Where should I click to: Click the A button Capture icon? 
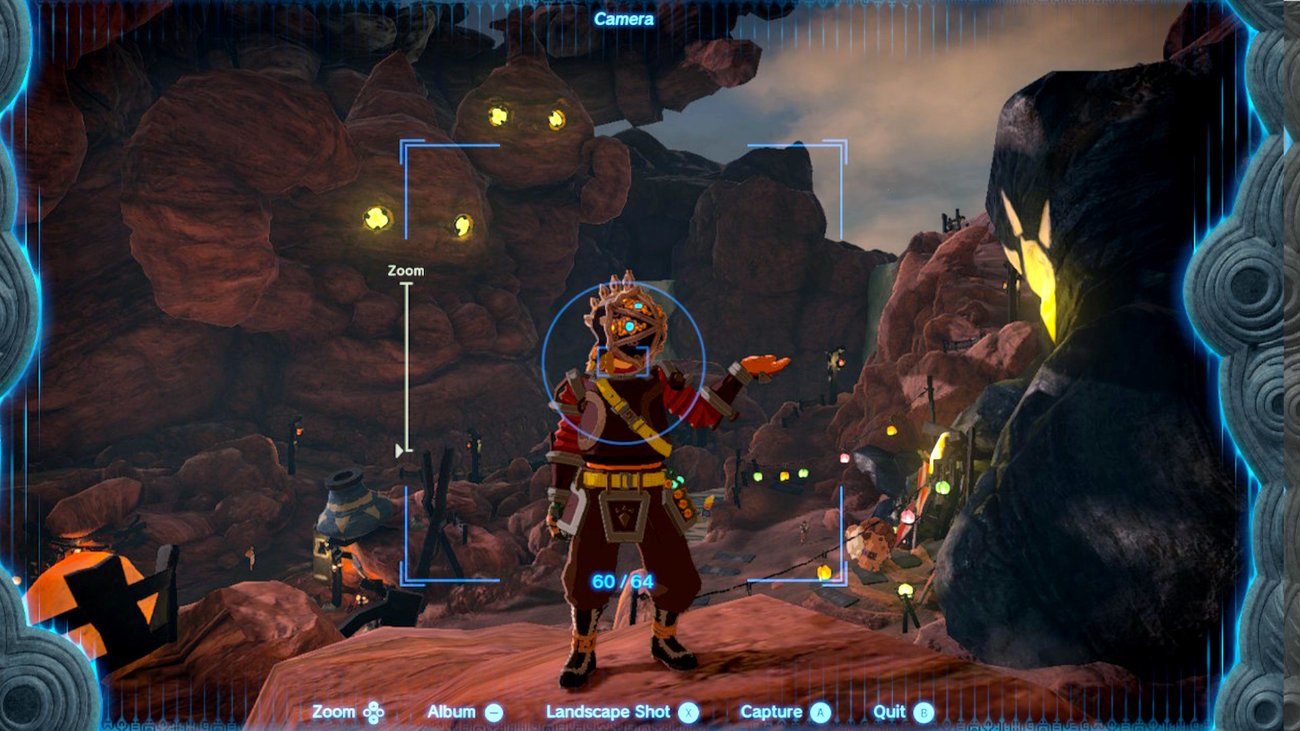tap(822, 712)
